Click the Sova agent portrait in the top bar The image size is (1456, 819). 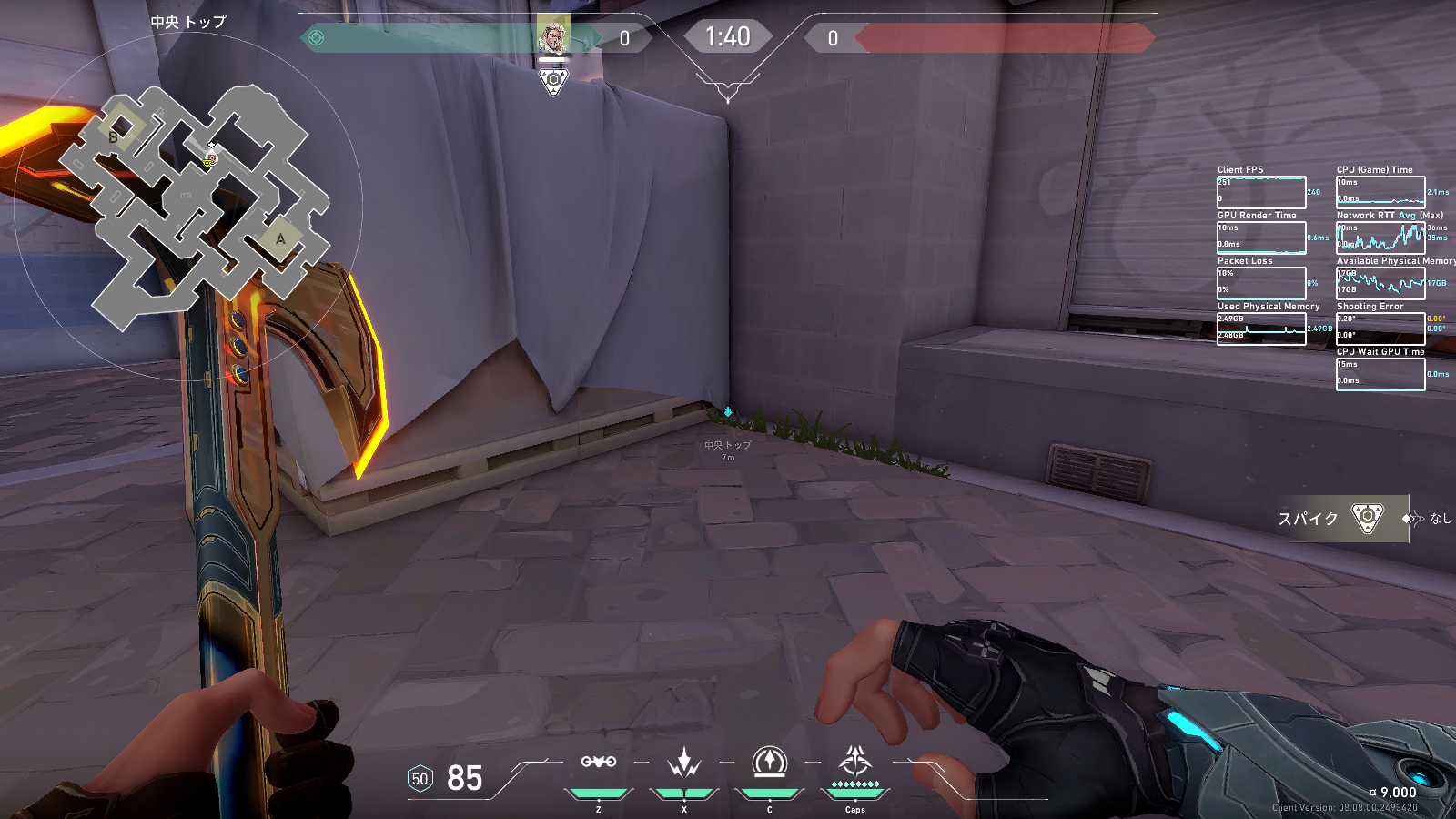point(552,36)
